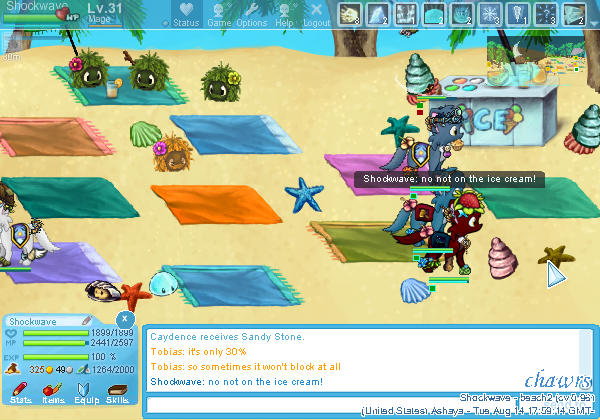
Task: Open the Game menu
Action: pyautogui.click(x=219, y=15)
